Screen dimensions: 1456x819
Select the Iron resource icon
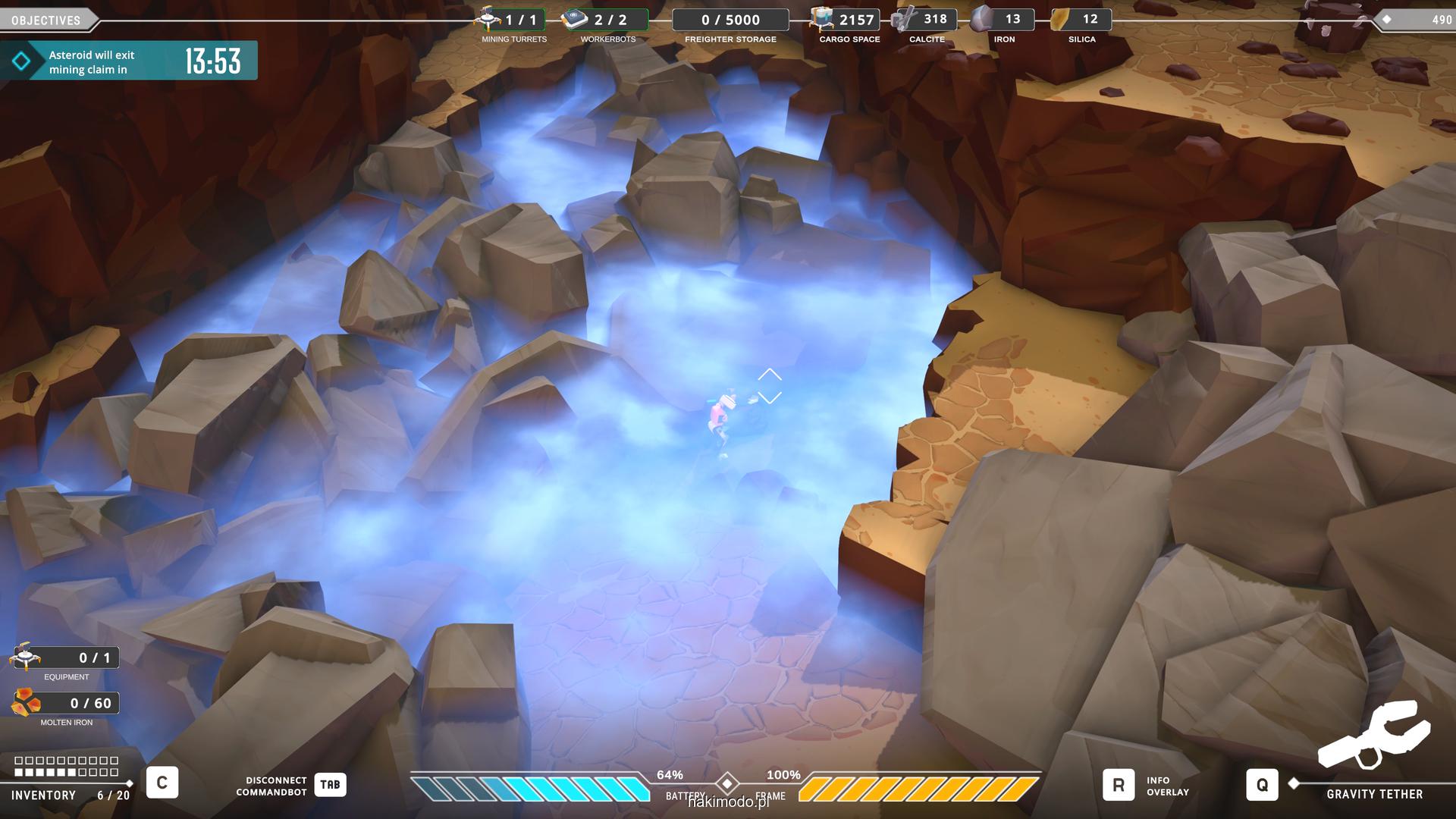coord(983,20)
